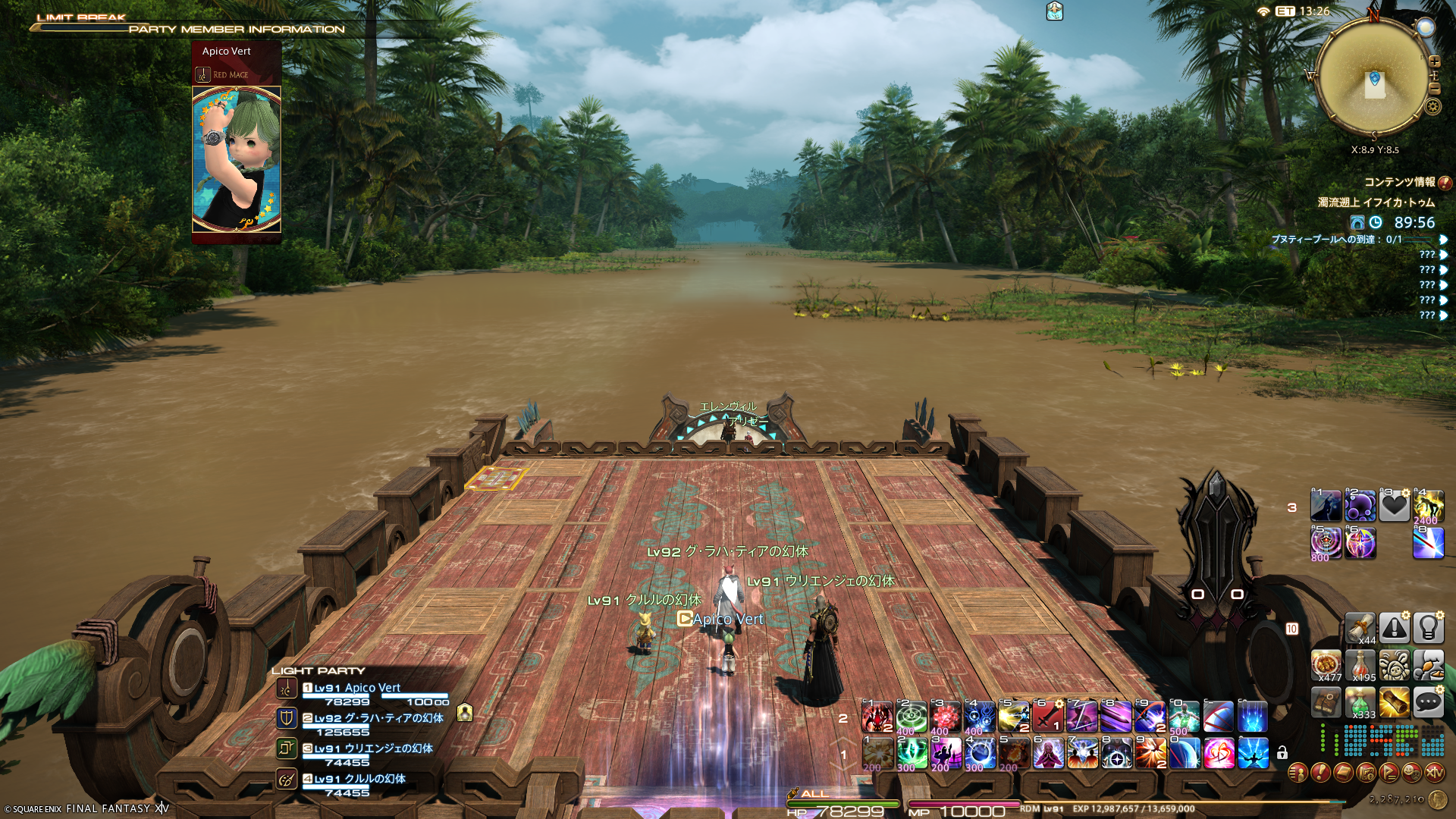The width and height of the screenshot is (1456, 819).
Task: Click the speech bubble macro icon
Action: click(1428, 703)
